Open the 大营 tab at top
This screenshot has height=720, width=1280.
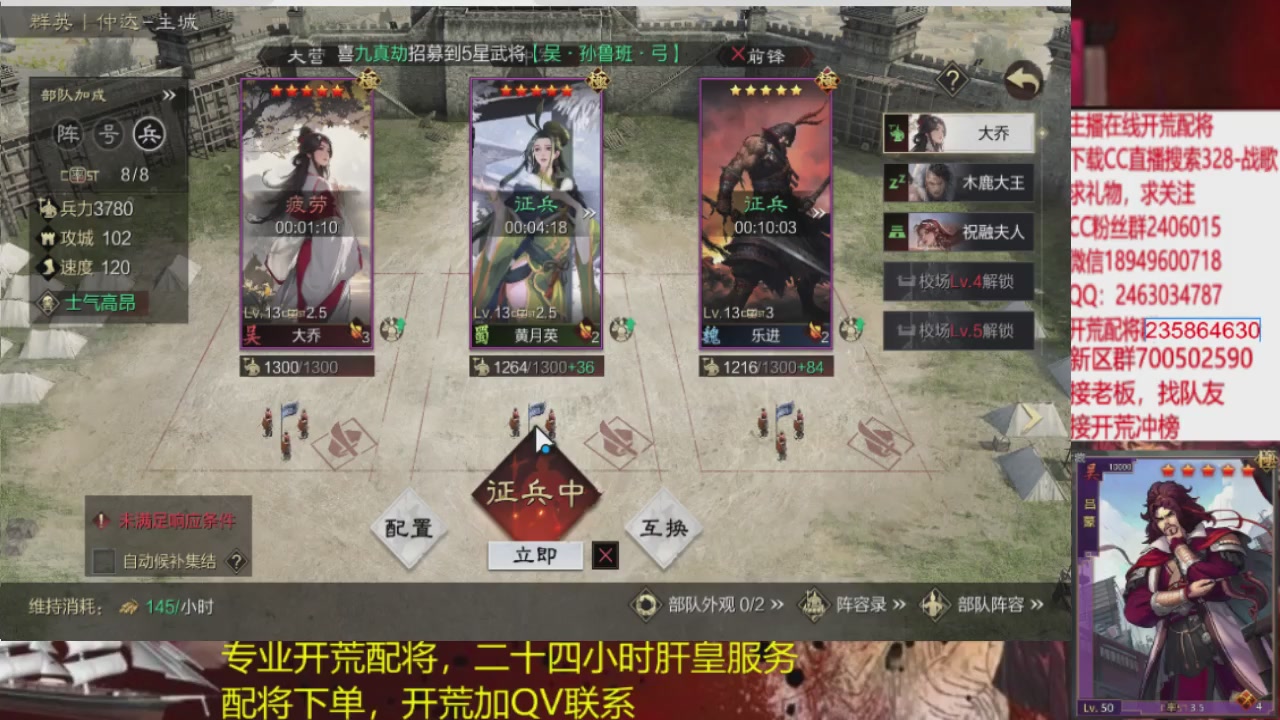(306, 56)
